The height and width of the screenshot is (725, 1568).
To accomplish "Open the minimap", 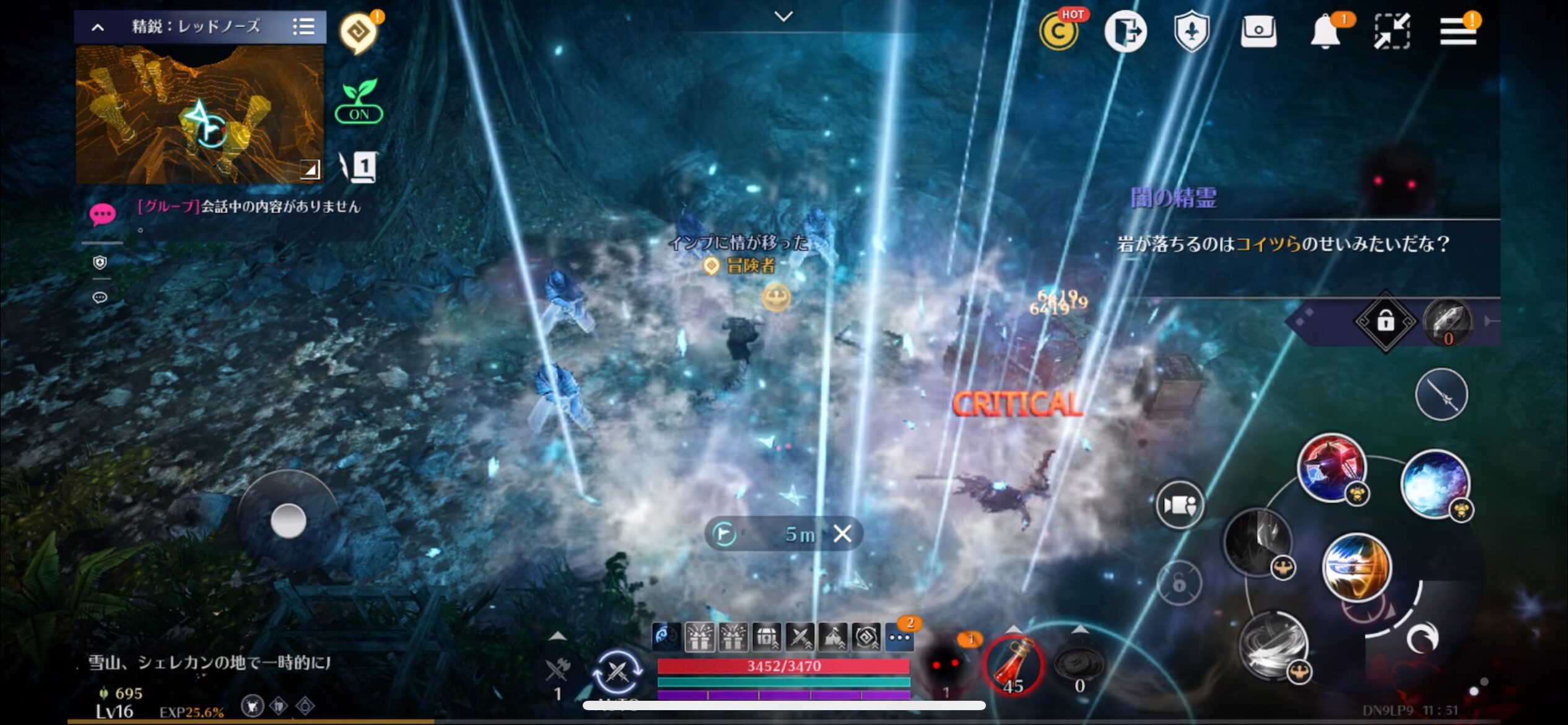I will [199, 114].
